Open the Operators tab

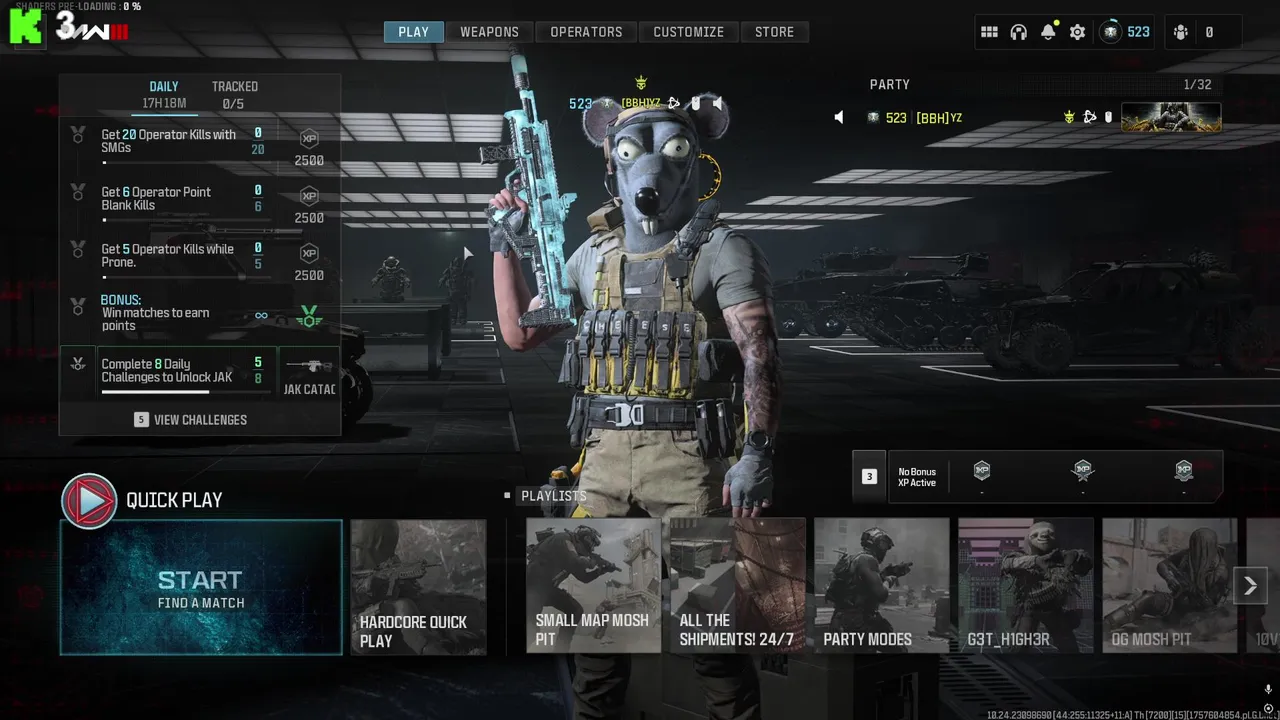(586, 32)
